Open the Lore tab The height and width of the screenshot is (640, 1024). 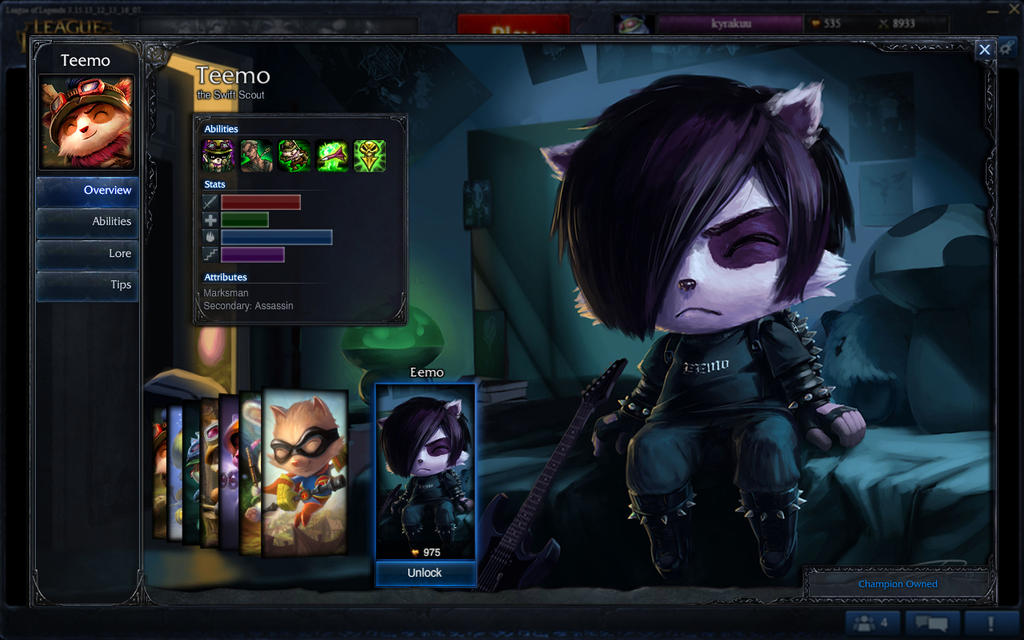pos(88,254)
